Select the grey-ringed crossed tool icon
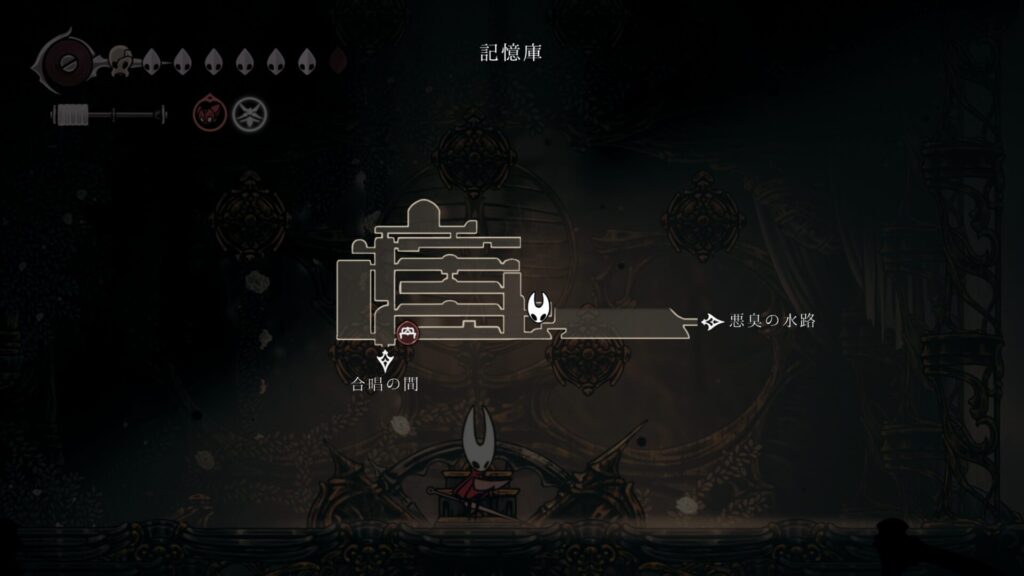Image resolution: width=1024 pixels, height=576 pixels. coord(248,116)
